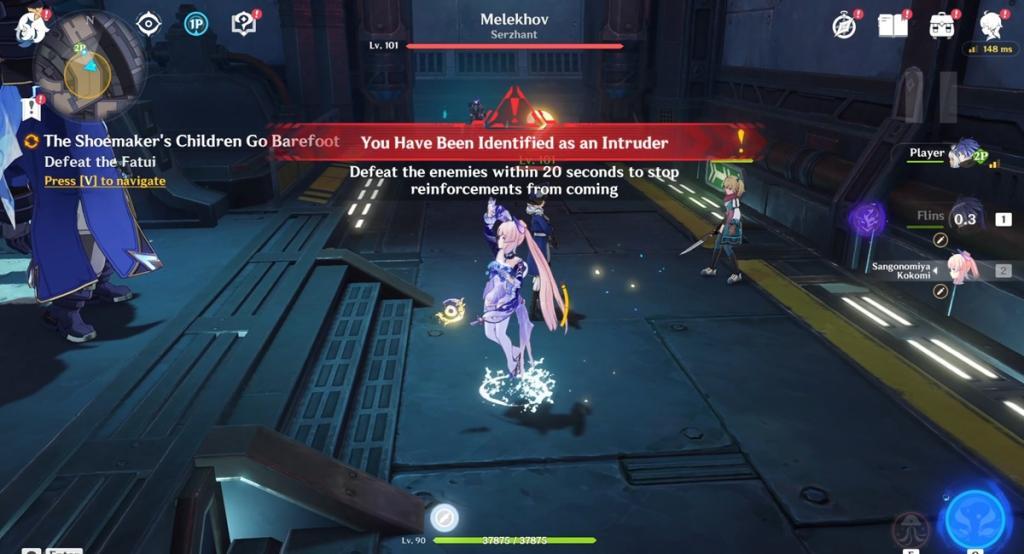Image resolution: width=1024 pixels, height=554 pixels.
Task: Select The Shoemaker's Children Go Barefoot quest
Action: click(x=190, y=142)
